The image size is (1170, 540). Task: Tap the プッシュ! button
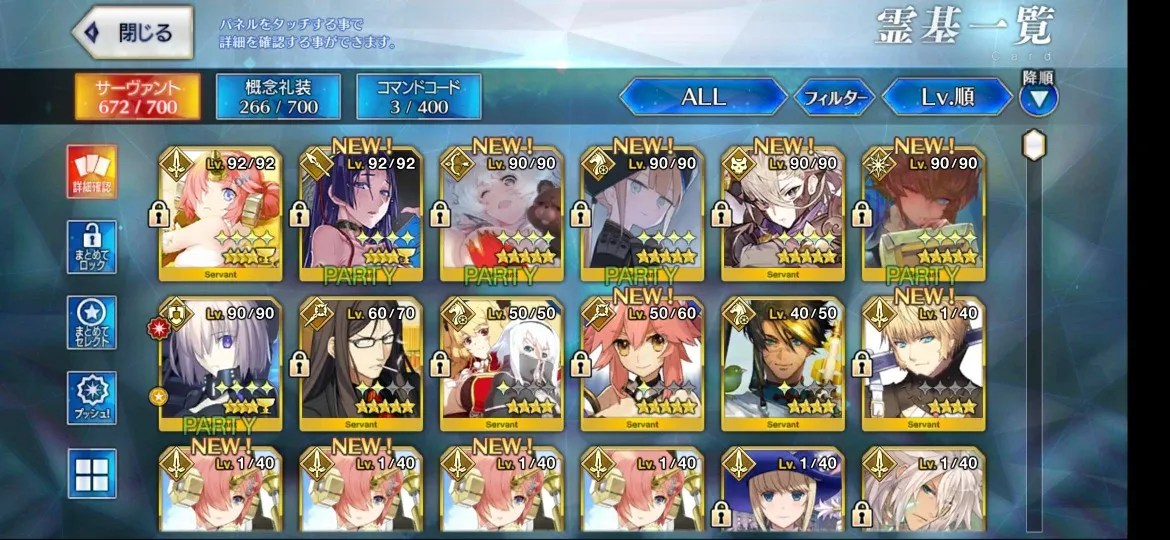[93, 397]
